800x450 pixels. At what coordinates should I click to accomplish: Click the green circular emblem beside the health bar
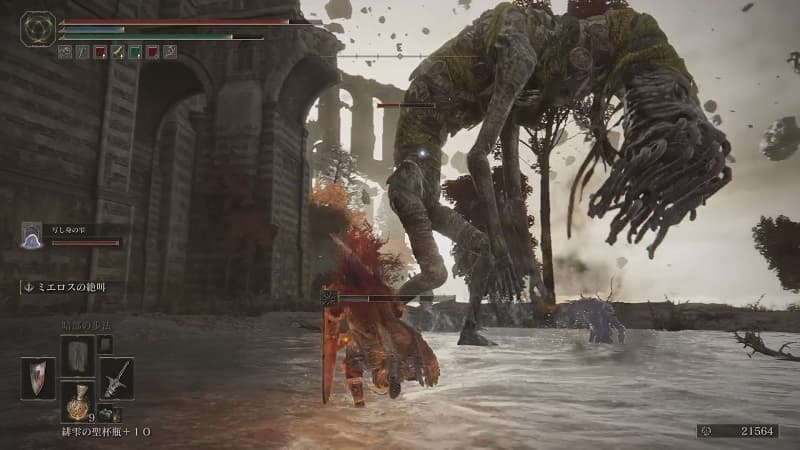coord(38,28)
